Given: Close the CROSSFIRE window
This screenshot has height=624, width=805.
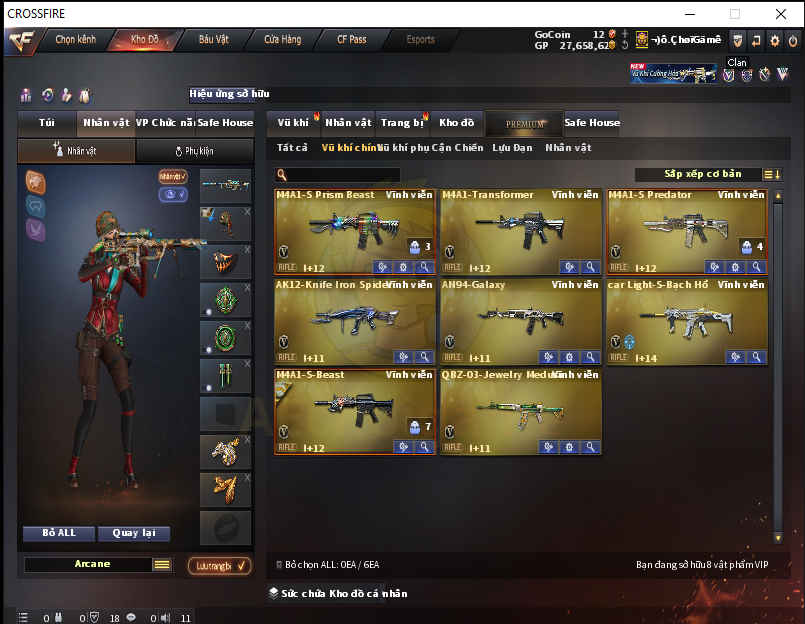Looking at the screenshot, I should tap(781, 14).
